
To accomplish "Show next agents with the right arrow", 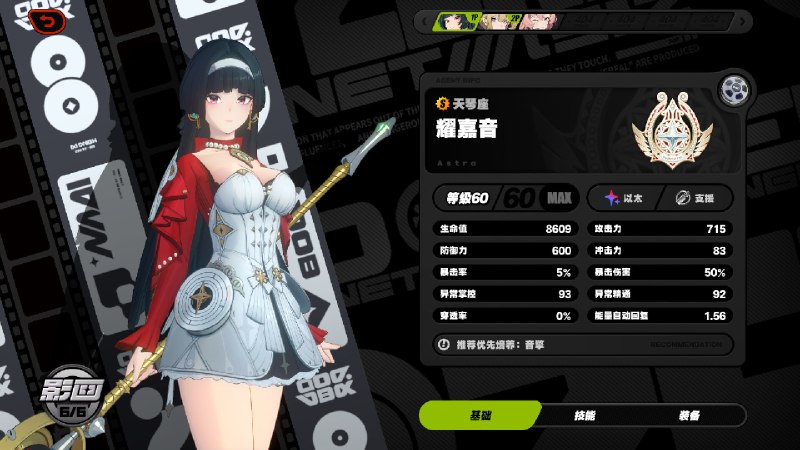I will (x=743, y=21).
